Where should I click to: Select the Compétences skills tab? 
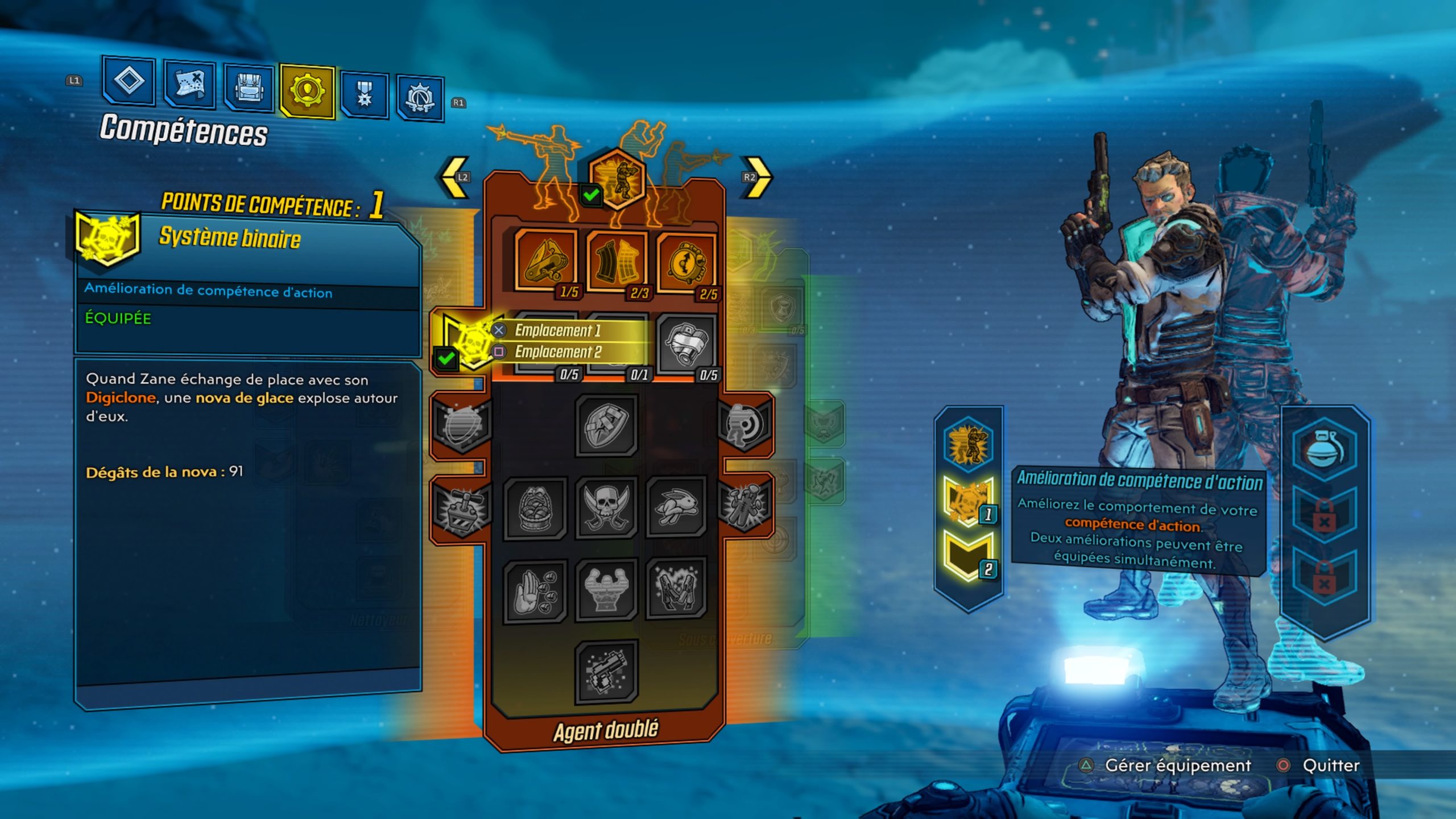click(x=307, y=91)
